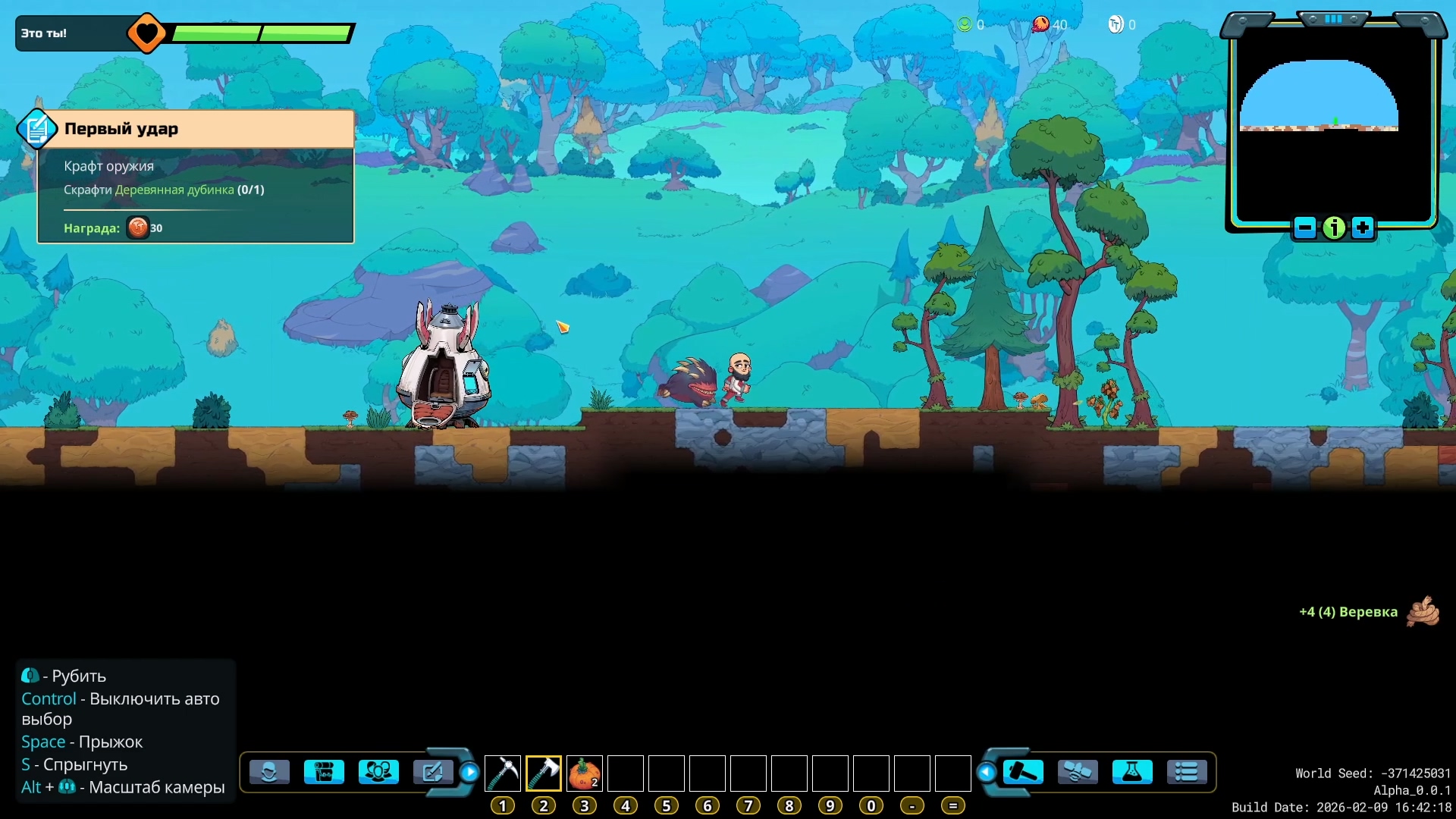Select the pickaxe in hotbar slot 1
Viewport: 1456px width, 819px height.
point(502,773)
